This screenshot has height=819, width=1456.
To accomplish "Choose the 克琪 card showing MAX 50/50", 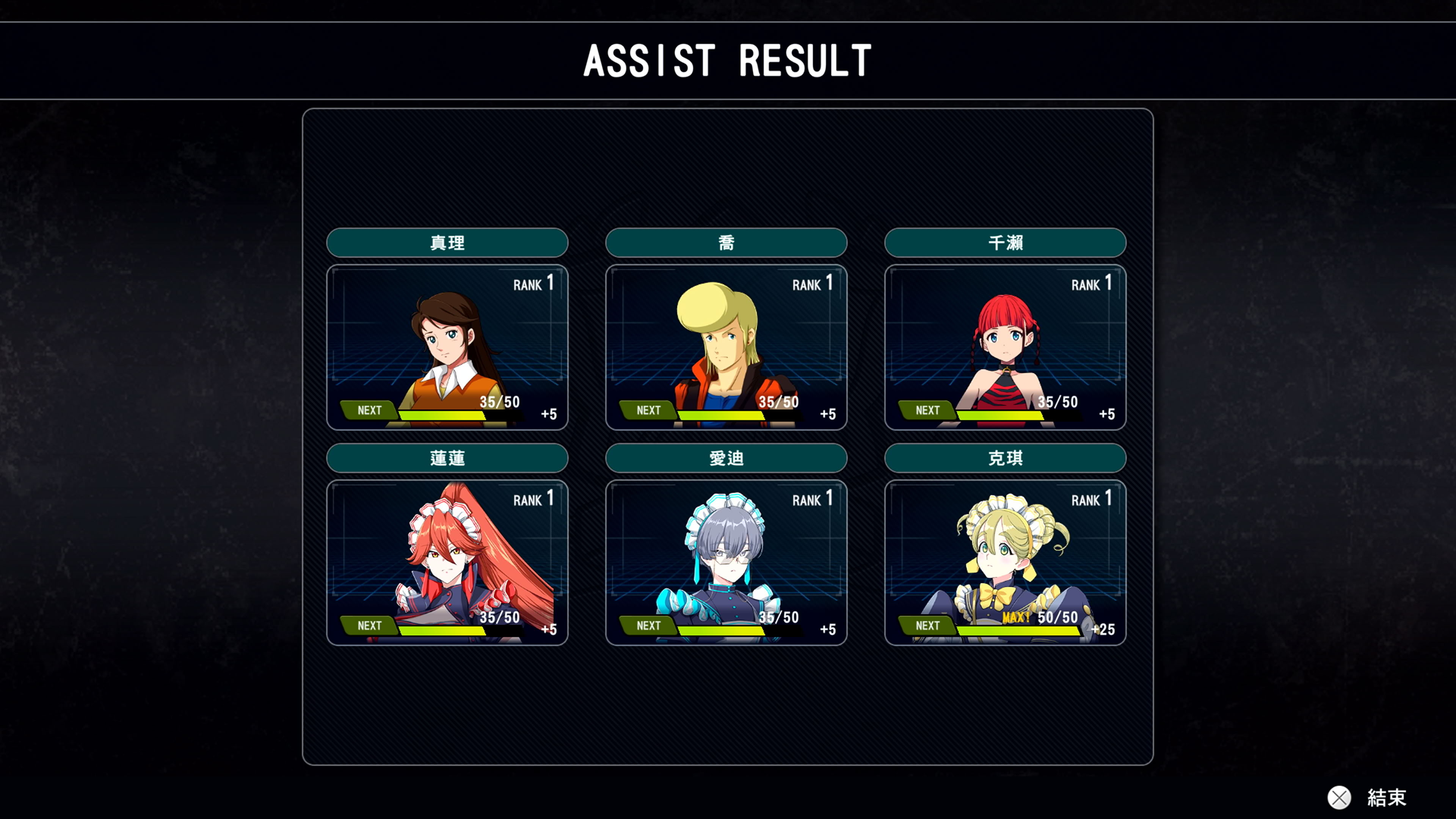I will click(1005, 562).
